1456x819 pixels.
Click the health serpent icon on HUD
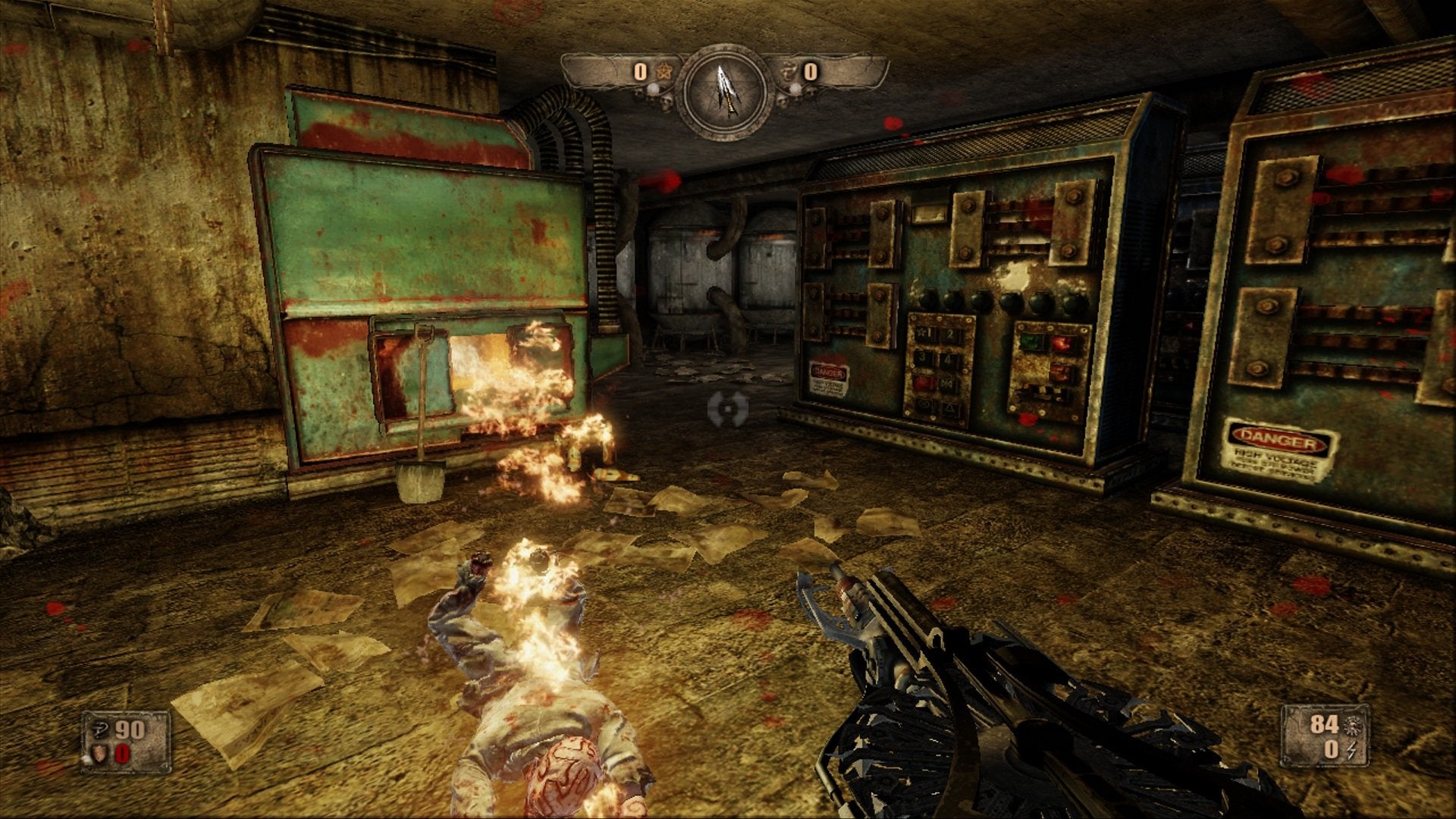click(100, 730)
